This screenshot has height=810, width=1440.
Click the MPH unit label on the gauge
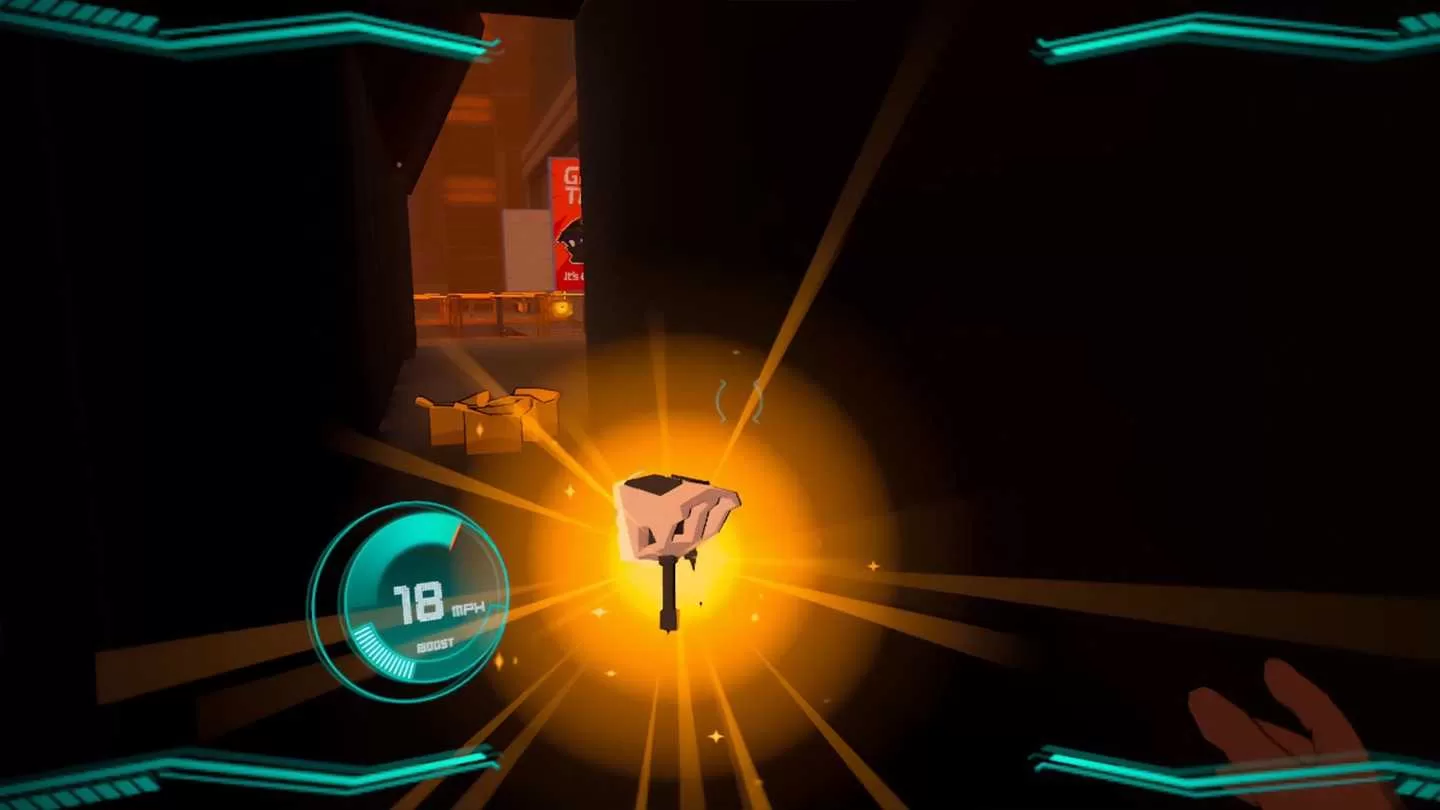coord(468,608)
